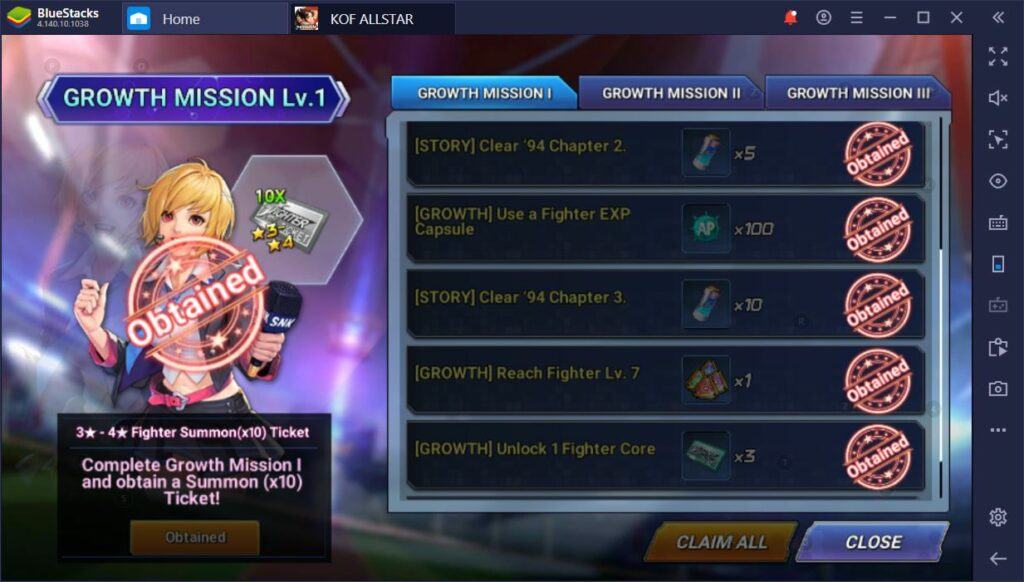
Task: Take a screenshot with the camera icon
Action: 997,389
